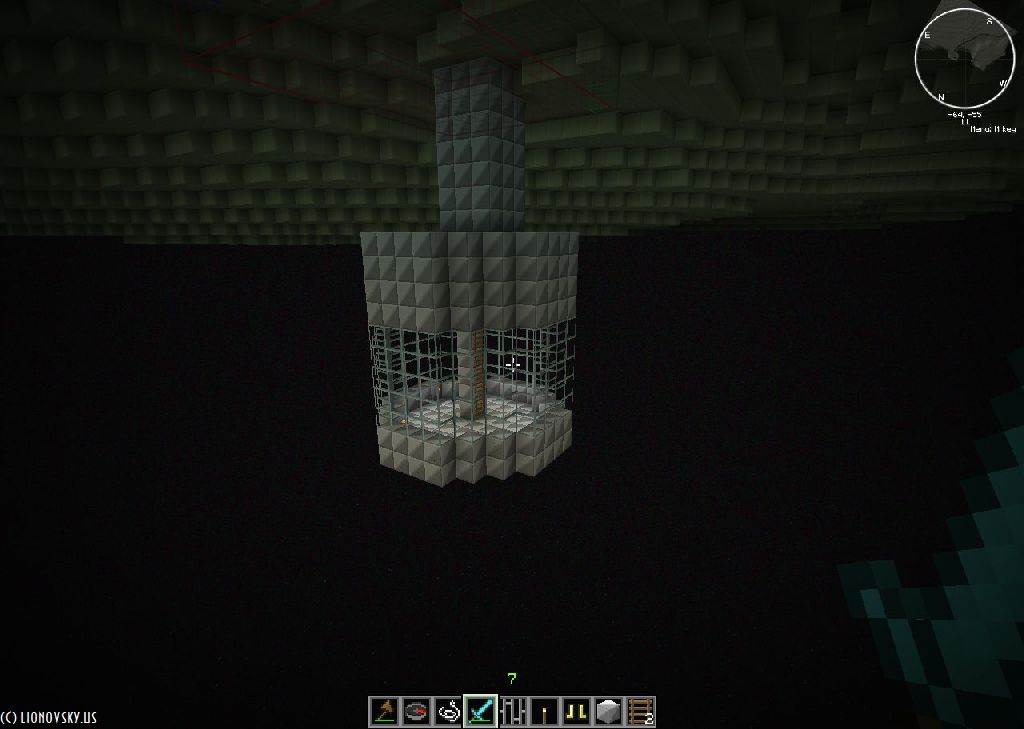This screenshot has width=1024, height=729.
Task: Select the torch hotbar slot
Action: pos(544,711)
